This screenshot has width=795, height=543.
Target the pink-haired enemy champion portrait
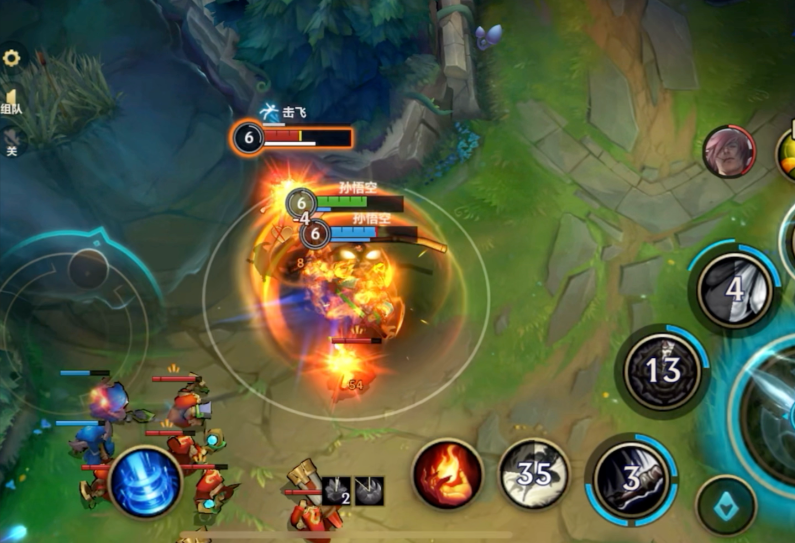pos(729,152)
